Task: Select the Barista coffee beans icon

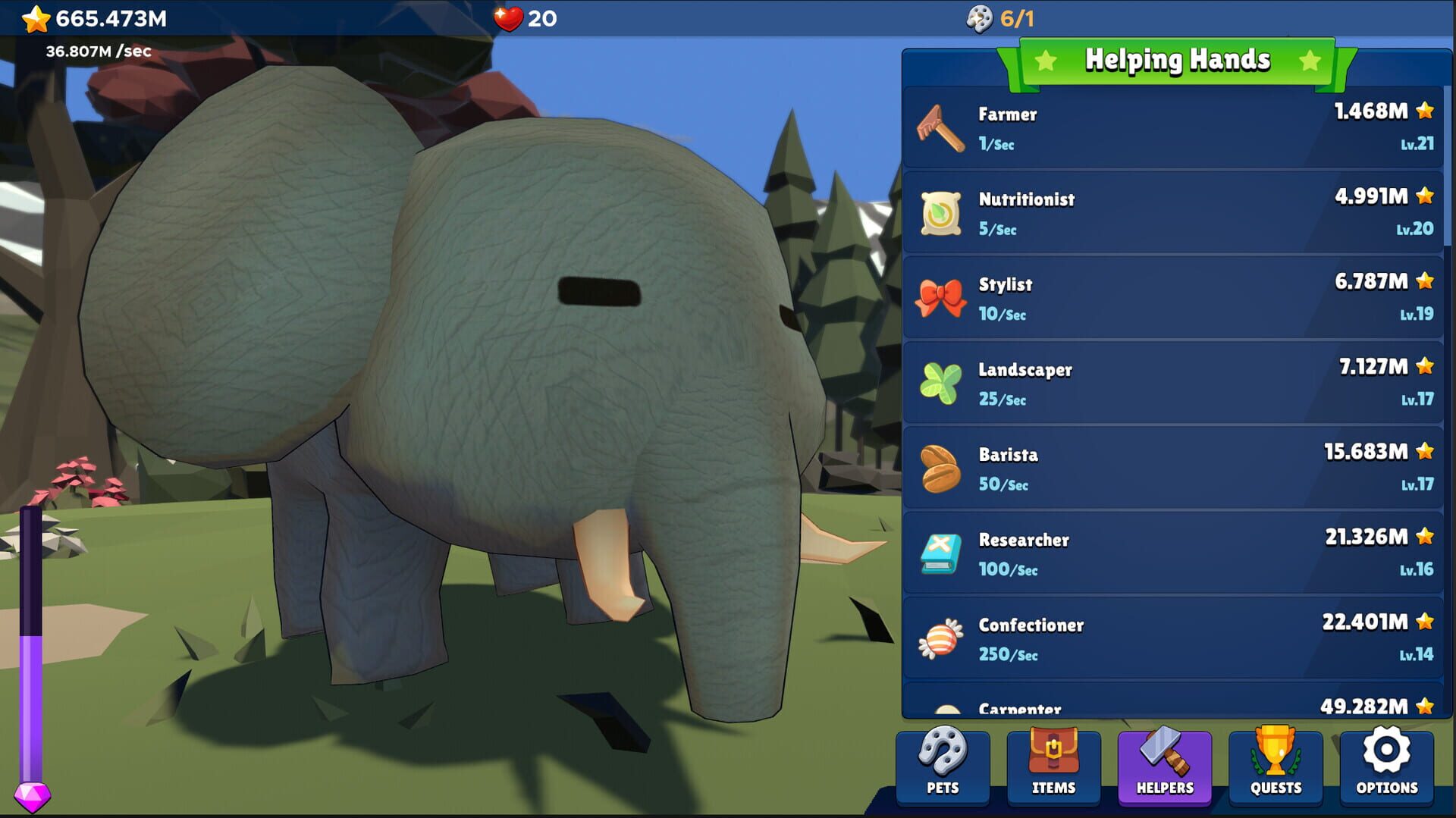Action: tap(940, 469)
